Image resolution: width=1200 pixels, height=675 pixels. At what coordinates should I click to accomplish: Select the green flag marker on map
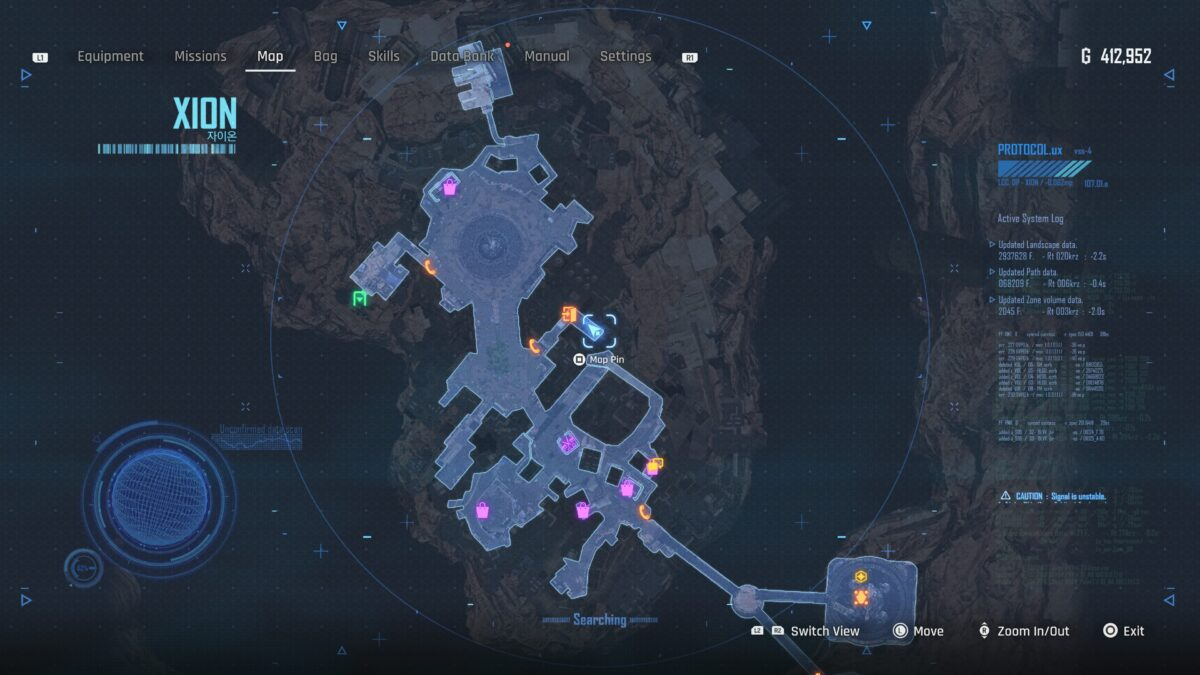pyautogui.click(x=359, y=298)
